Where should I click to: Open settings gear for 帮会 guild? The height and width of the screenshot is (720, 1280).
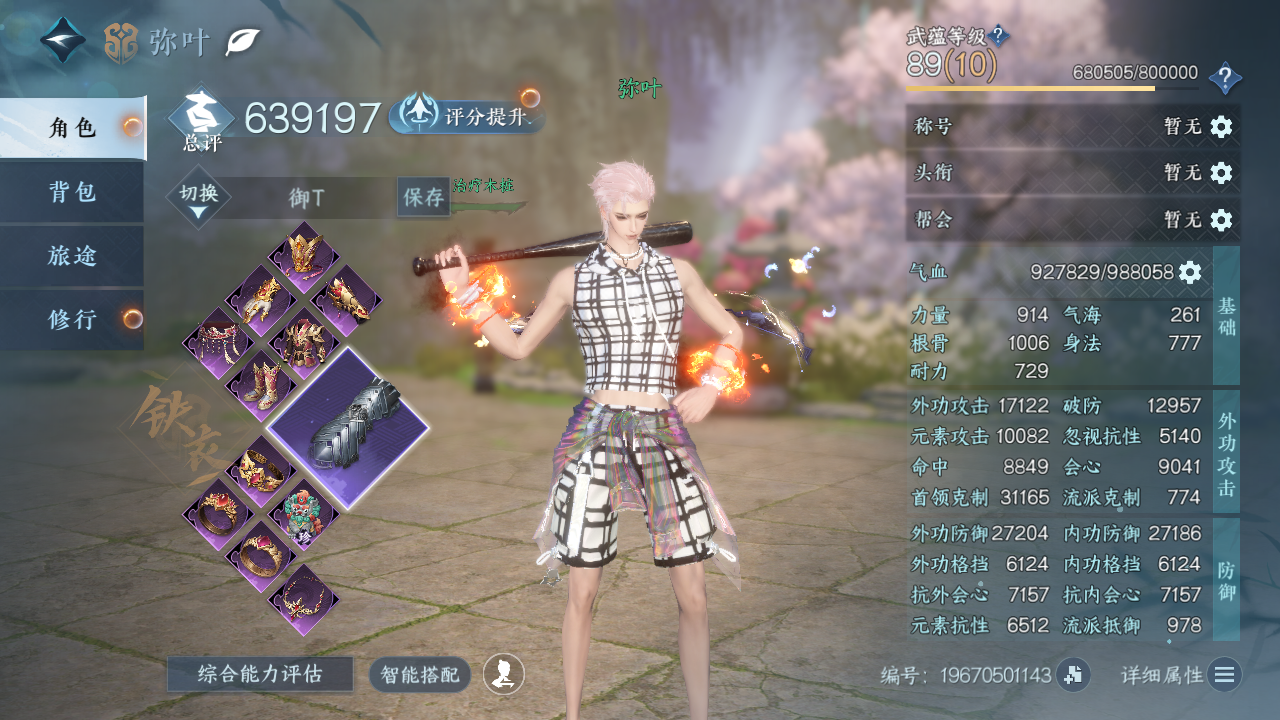tap(1221, 219)
